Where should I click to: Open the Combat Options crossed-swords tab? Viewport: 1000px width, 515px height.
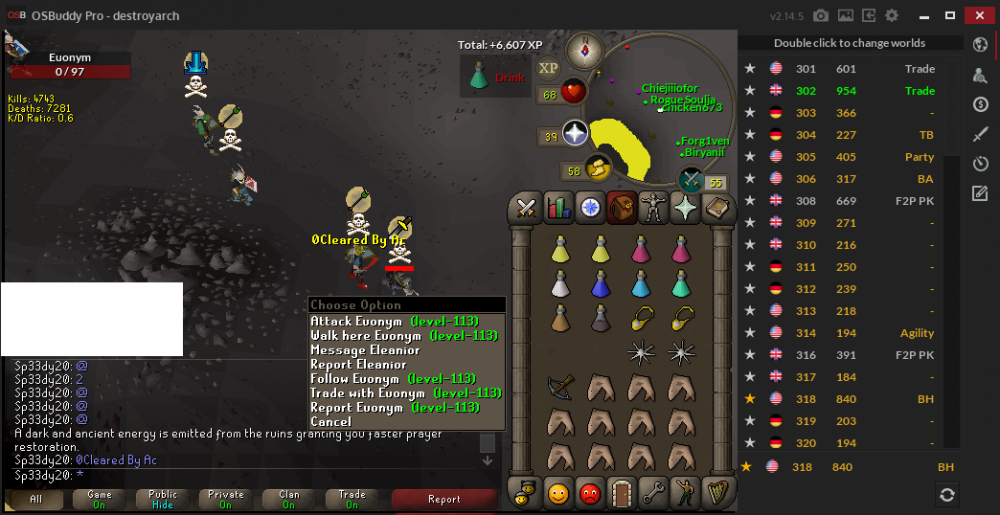pos(526,208)
